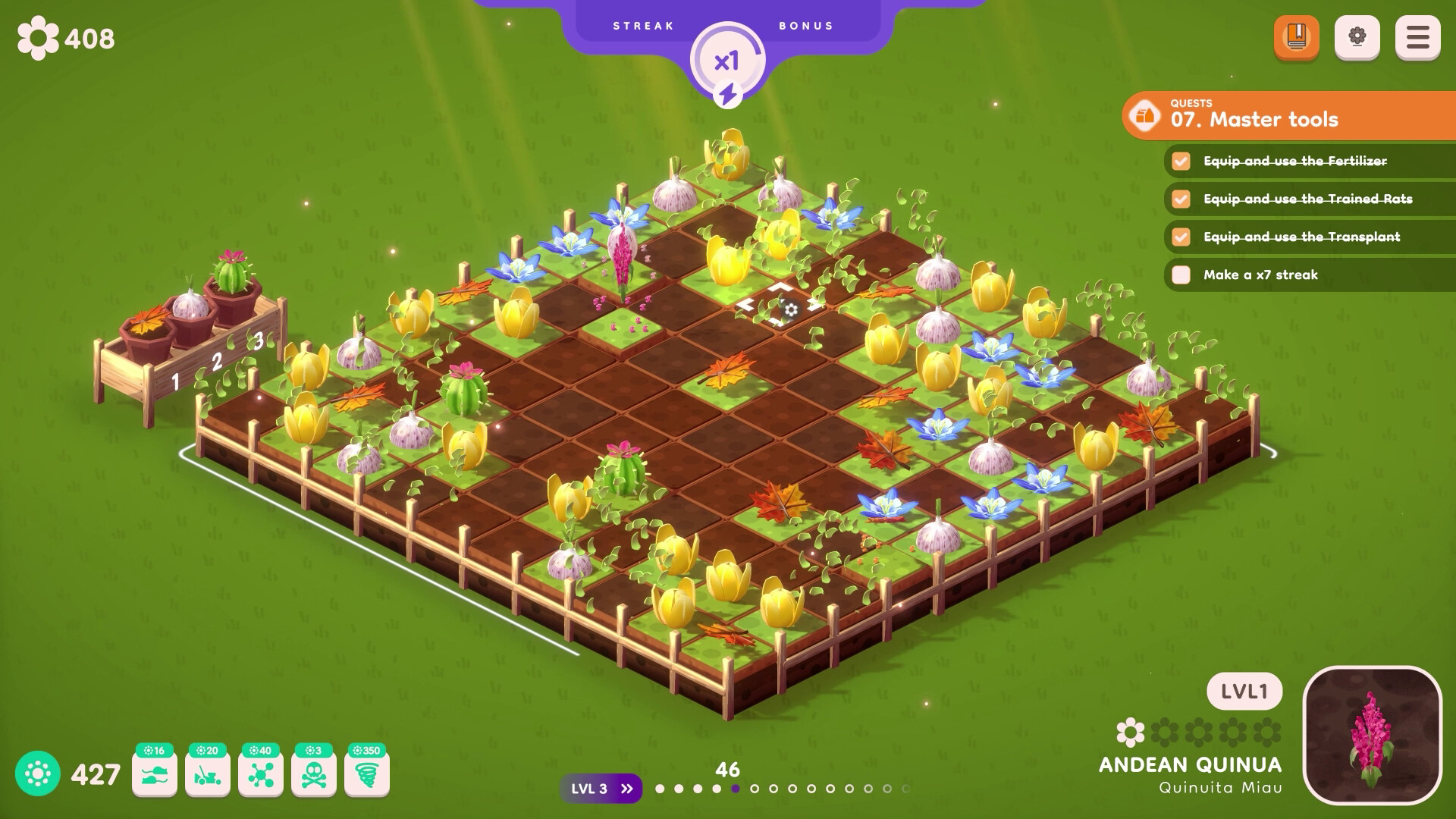Check the Make a x7 streak quest
This screenshot has width=1456, height=819.
pos(1180,275)
